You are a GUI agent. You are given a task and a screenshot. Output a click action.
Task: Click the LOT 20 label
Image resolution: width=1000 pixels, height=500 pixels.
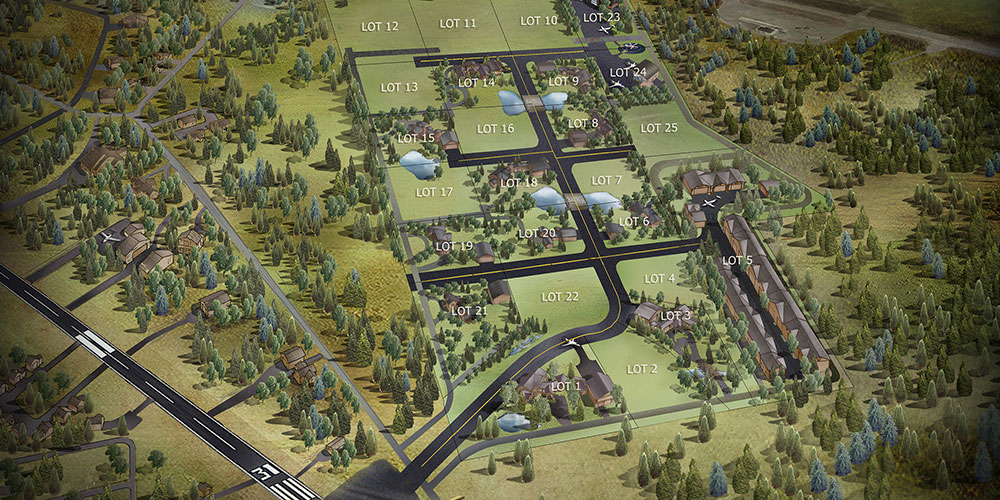(537, 233)
